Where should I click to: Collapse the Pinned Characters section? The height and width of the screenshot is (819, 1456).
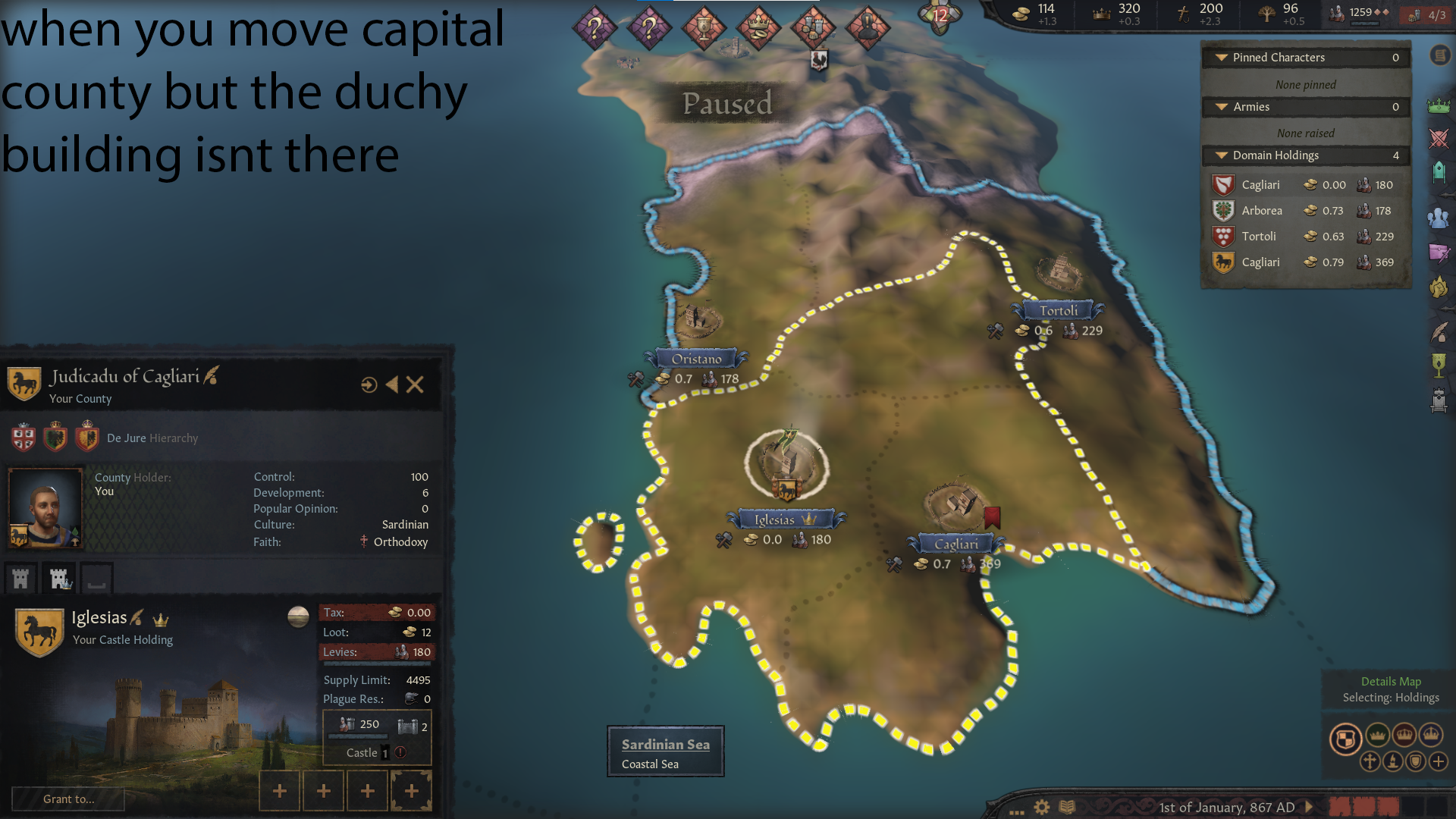click(1221, 57)
